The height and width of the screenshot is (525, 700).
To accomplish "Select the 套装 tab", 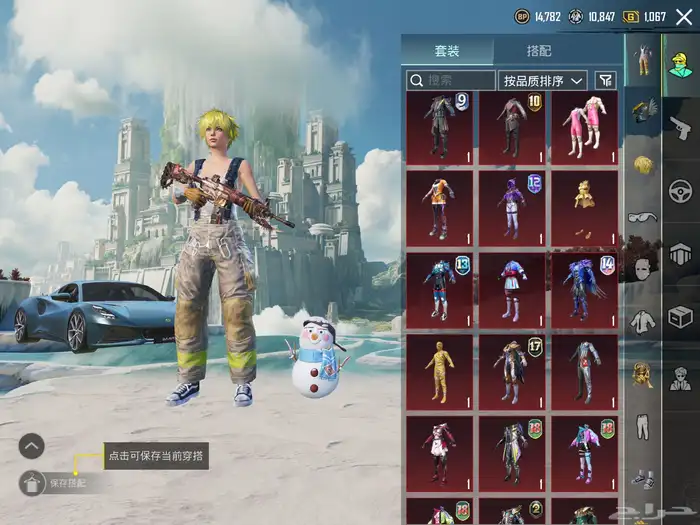I will click(x=447, y=51).
